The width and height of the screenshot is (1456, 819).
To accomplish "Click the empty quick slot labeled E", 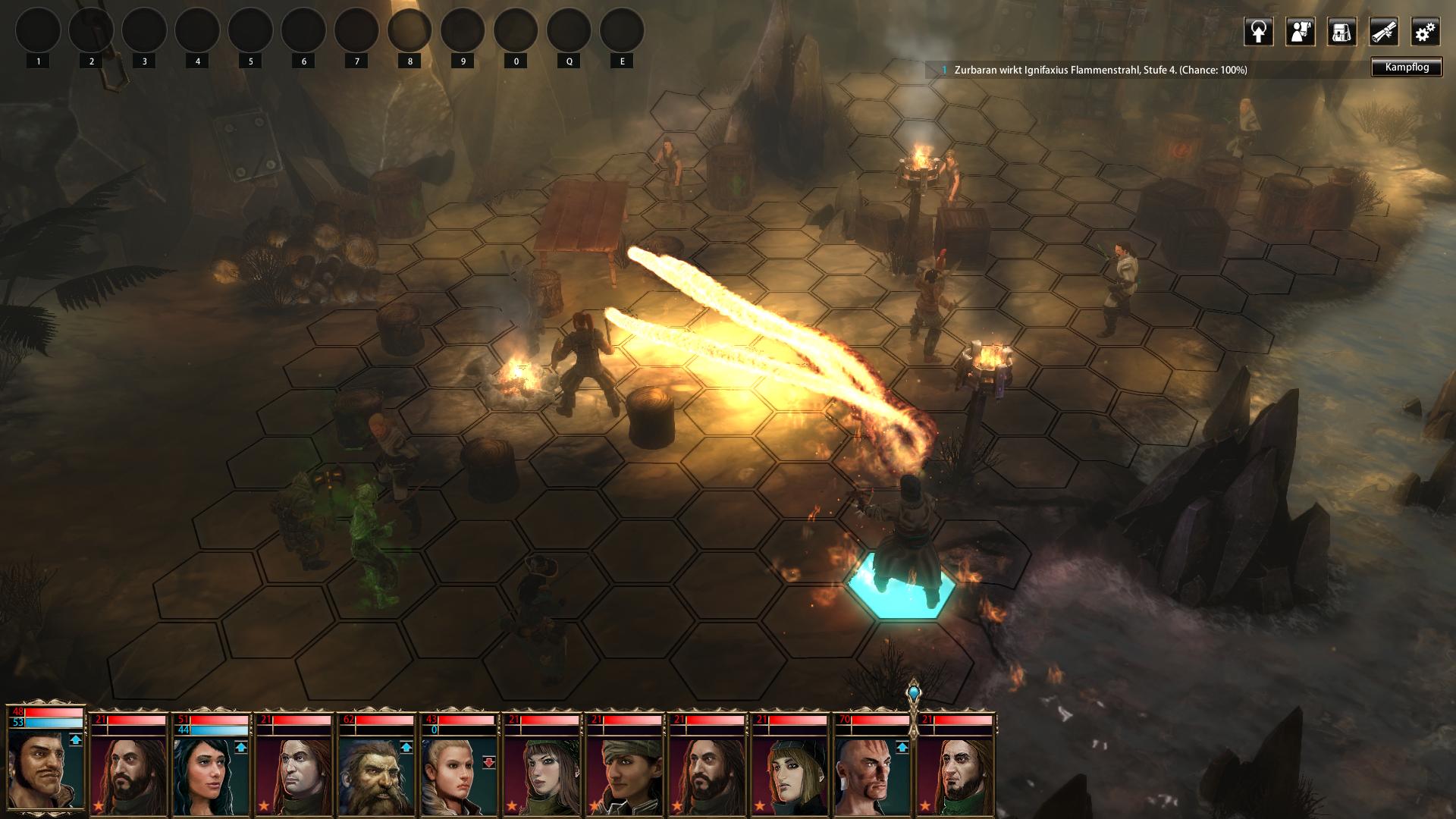I will pos(622,32).
